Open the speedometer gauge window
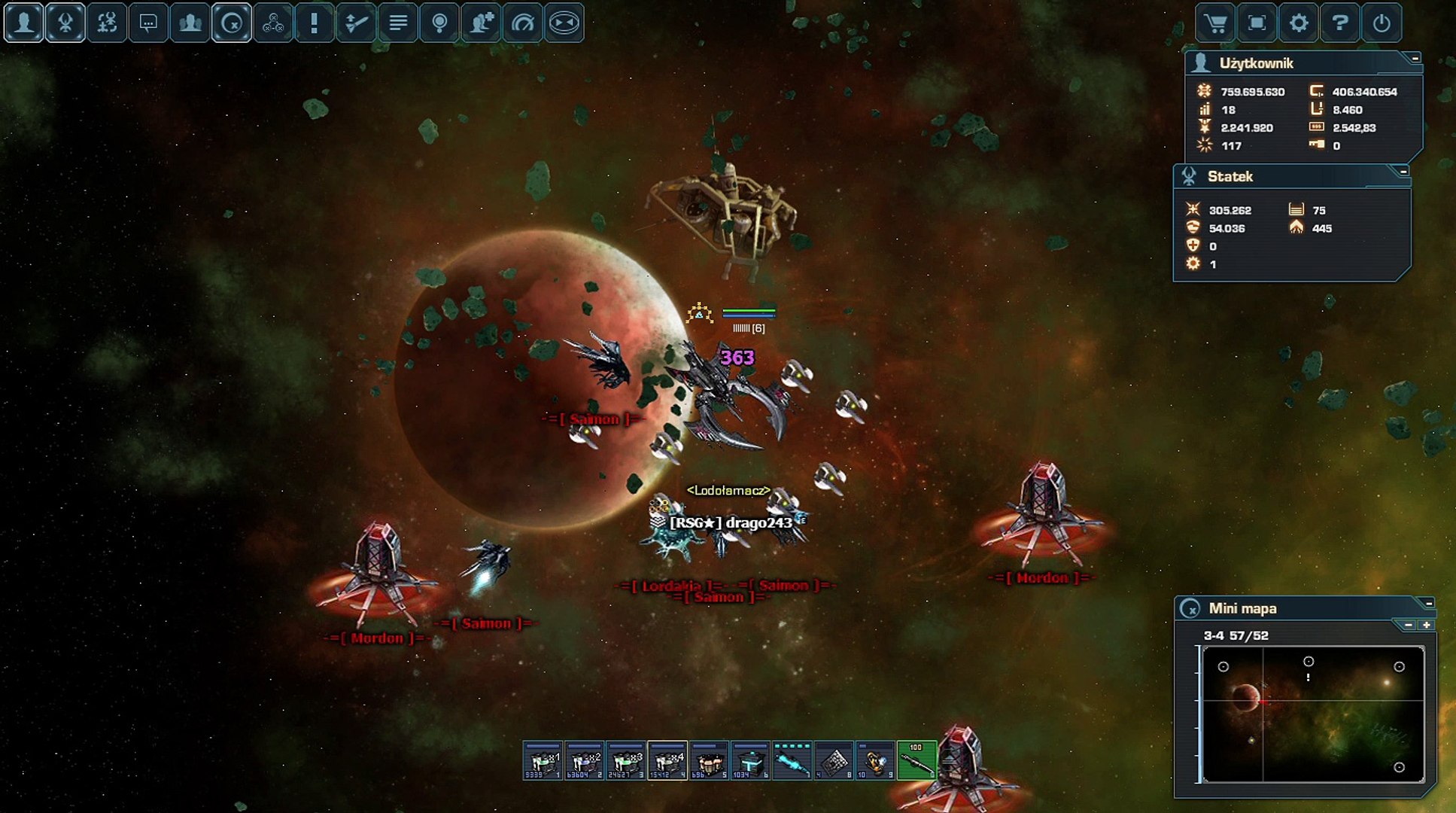1456x813 pixels. (x=522, y=23)
